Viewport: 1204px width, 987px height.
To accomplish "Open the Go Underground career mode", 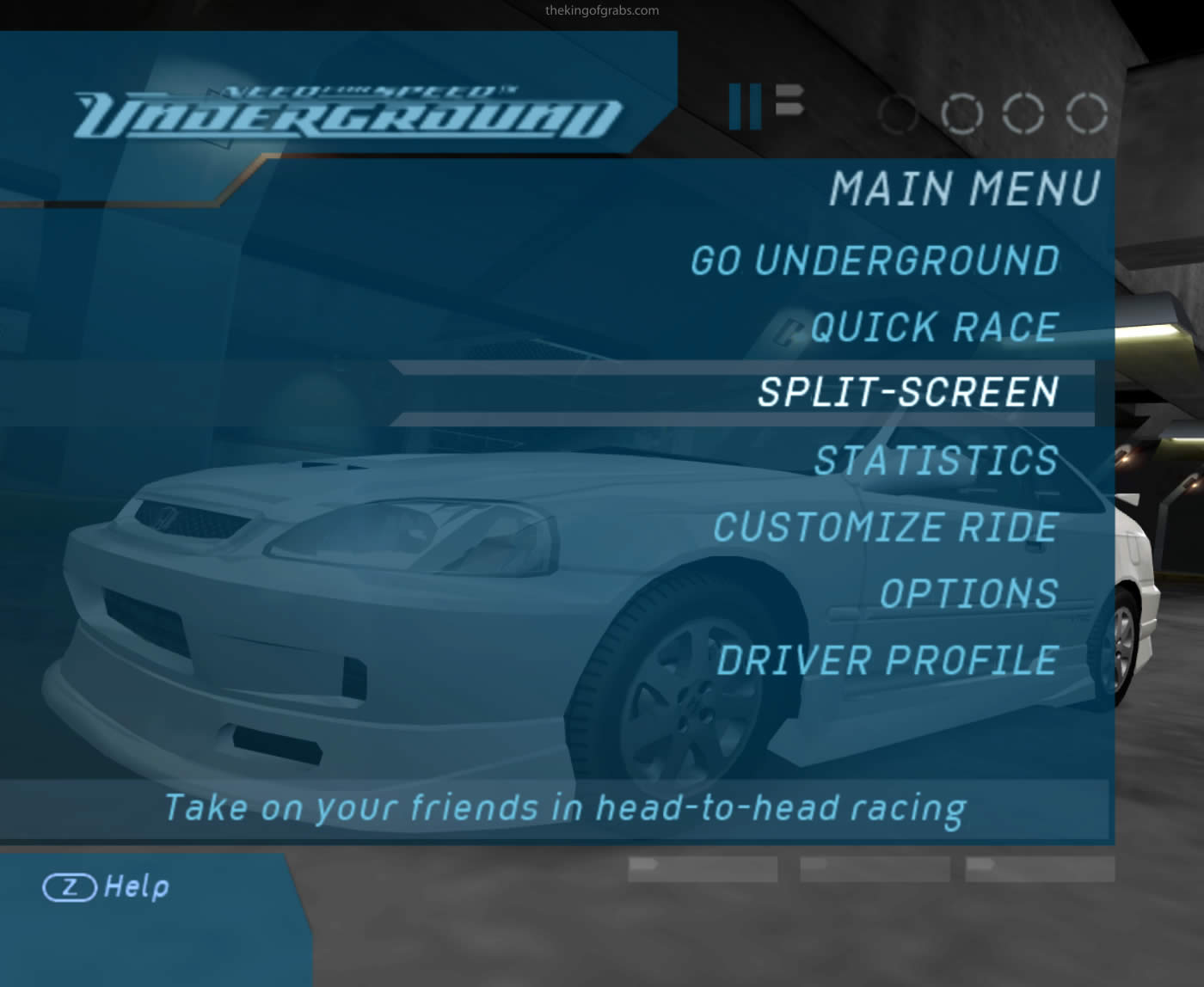I will click(875, 261).
